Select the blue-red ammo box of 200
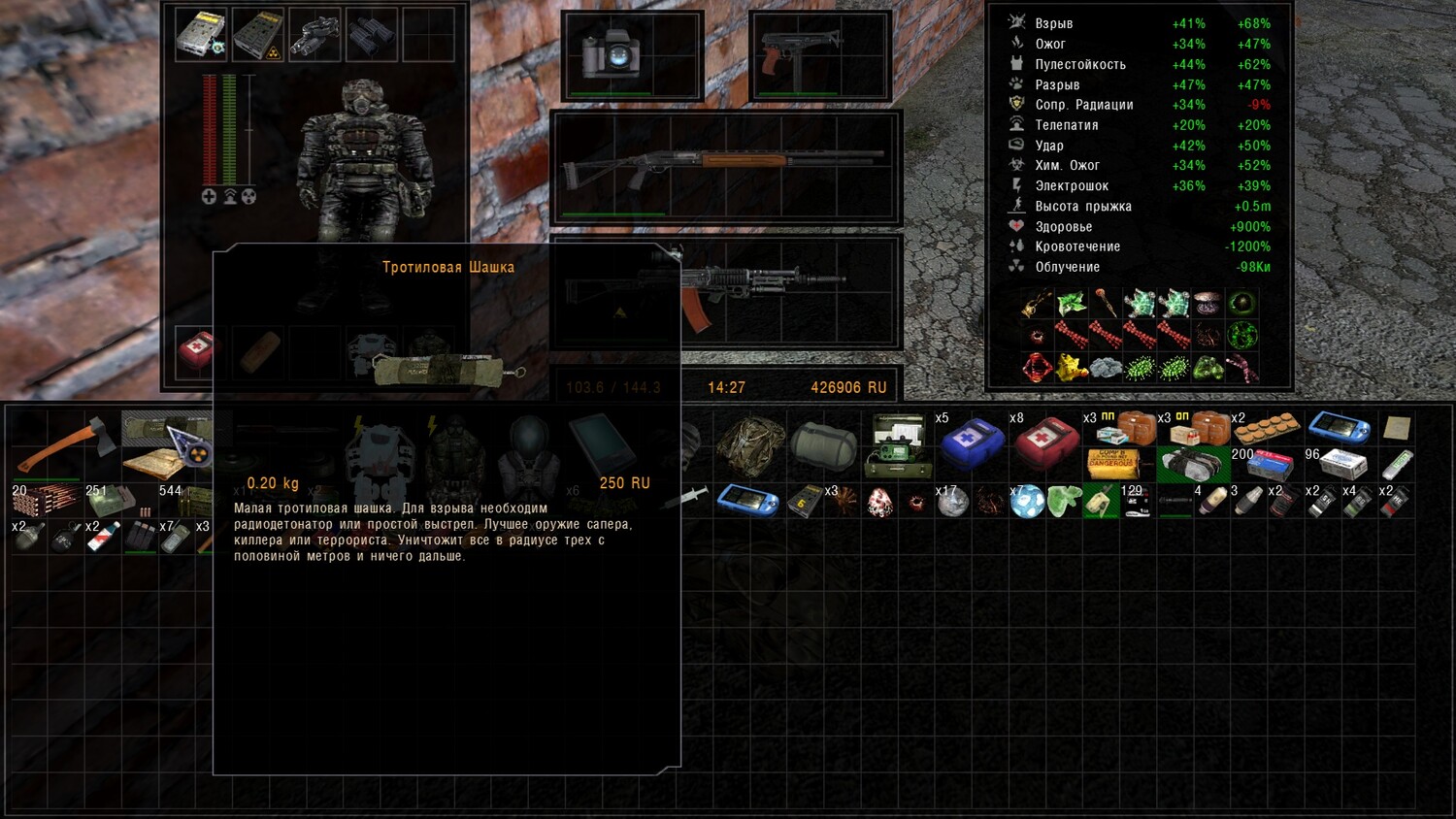 pyautogui.click(x=1270, y=465)
